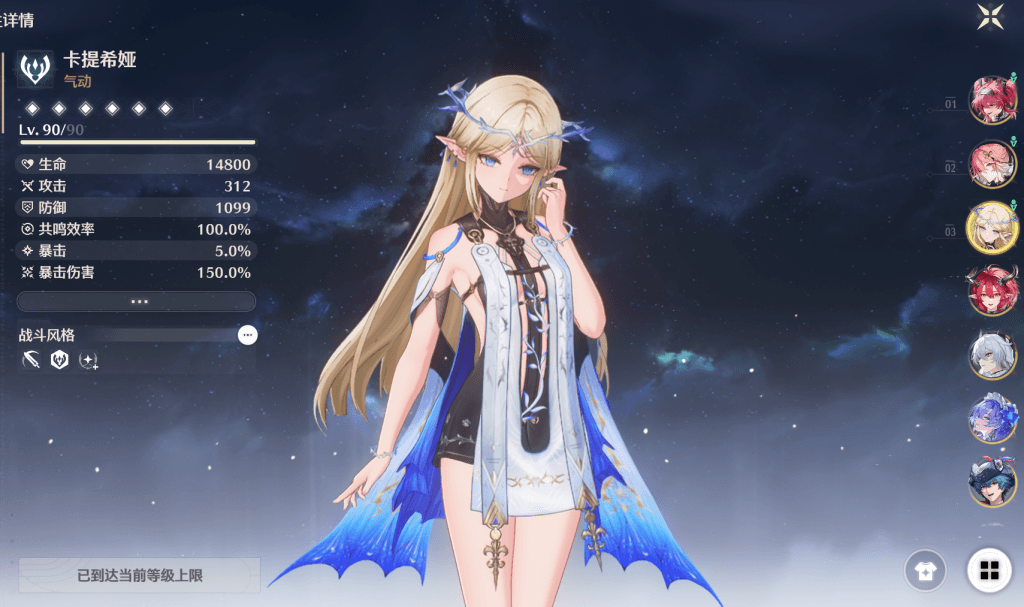
Task: Expand the full attribute list with the ellipsis bar
Action: (x=137, y=301)
